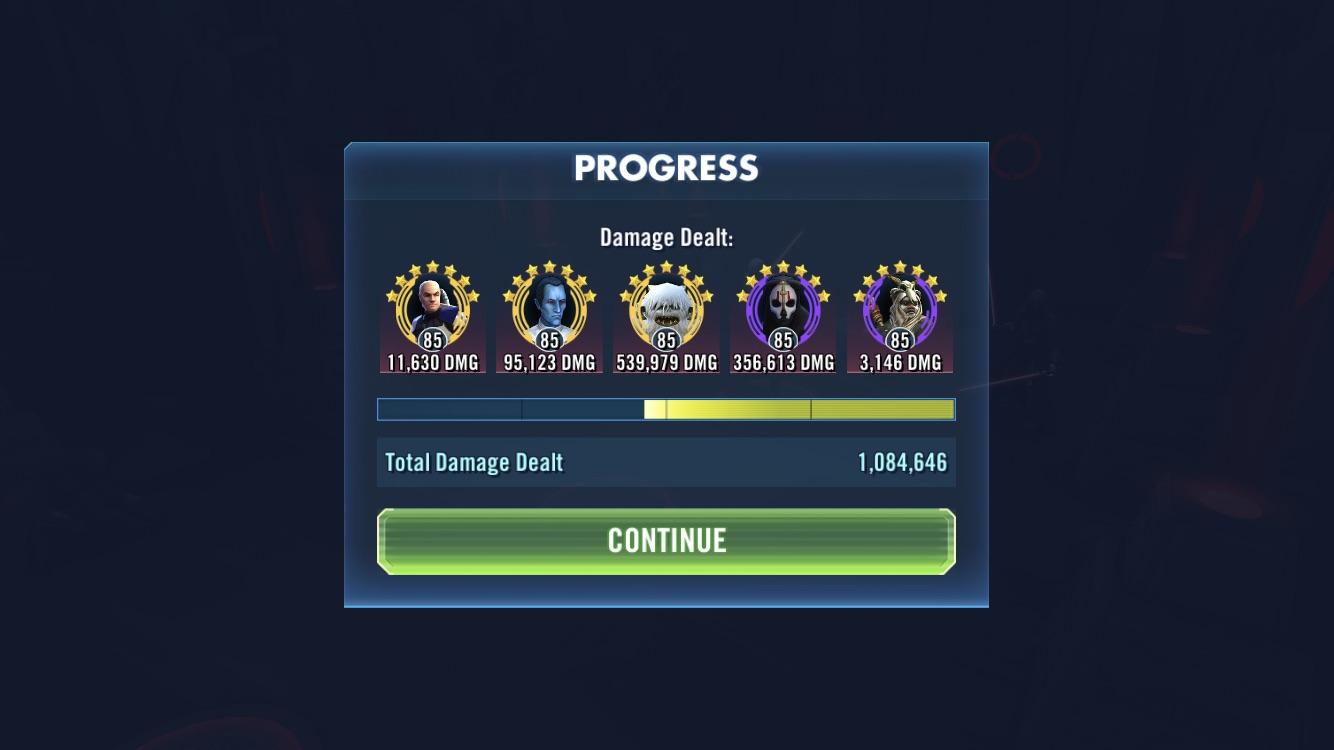Click the level 85 badge on Thrawn
The image size is (1334, 750).
coord(549,340)
